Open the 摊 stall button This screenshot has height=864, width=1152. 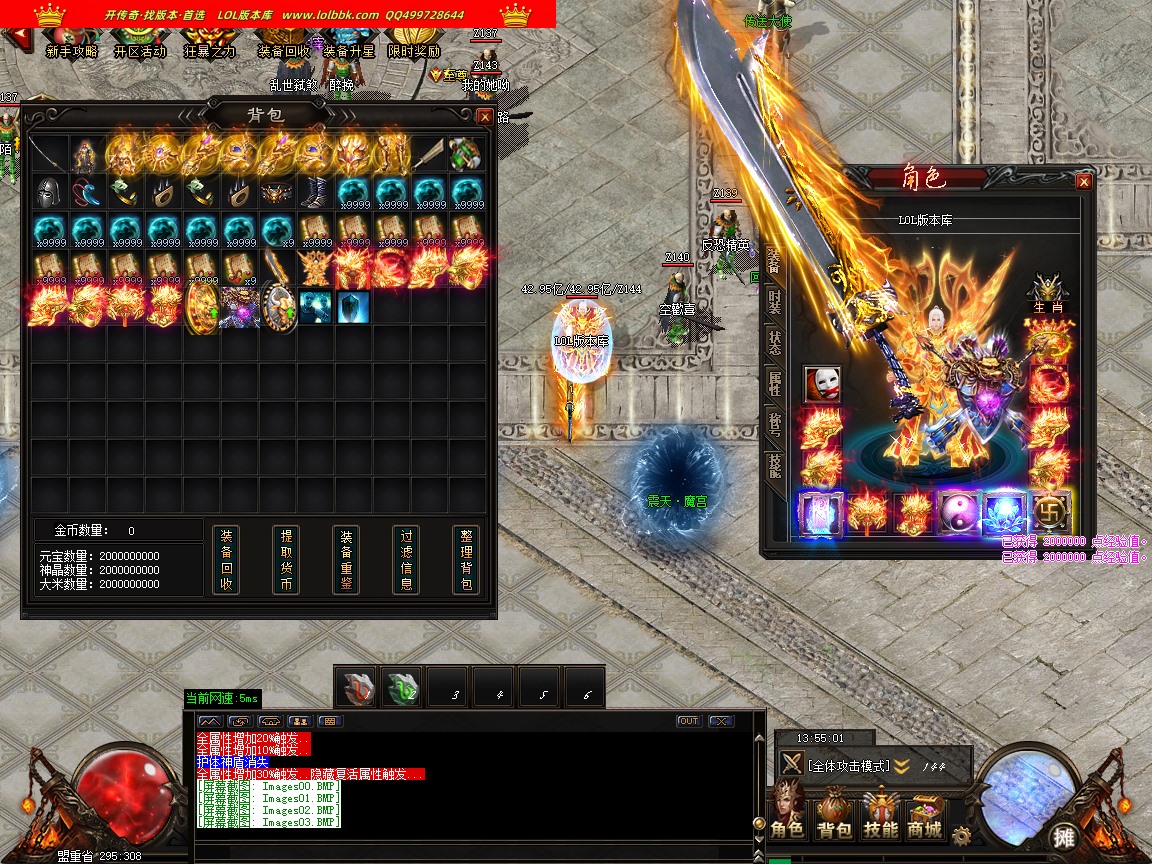pos(1063,836)
